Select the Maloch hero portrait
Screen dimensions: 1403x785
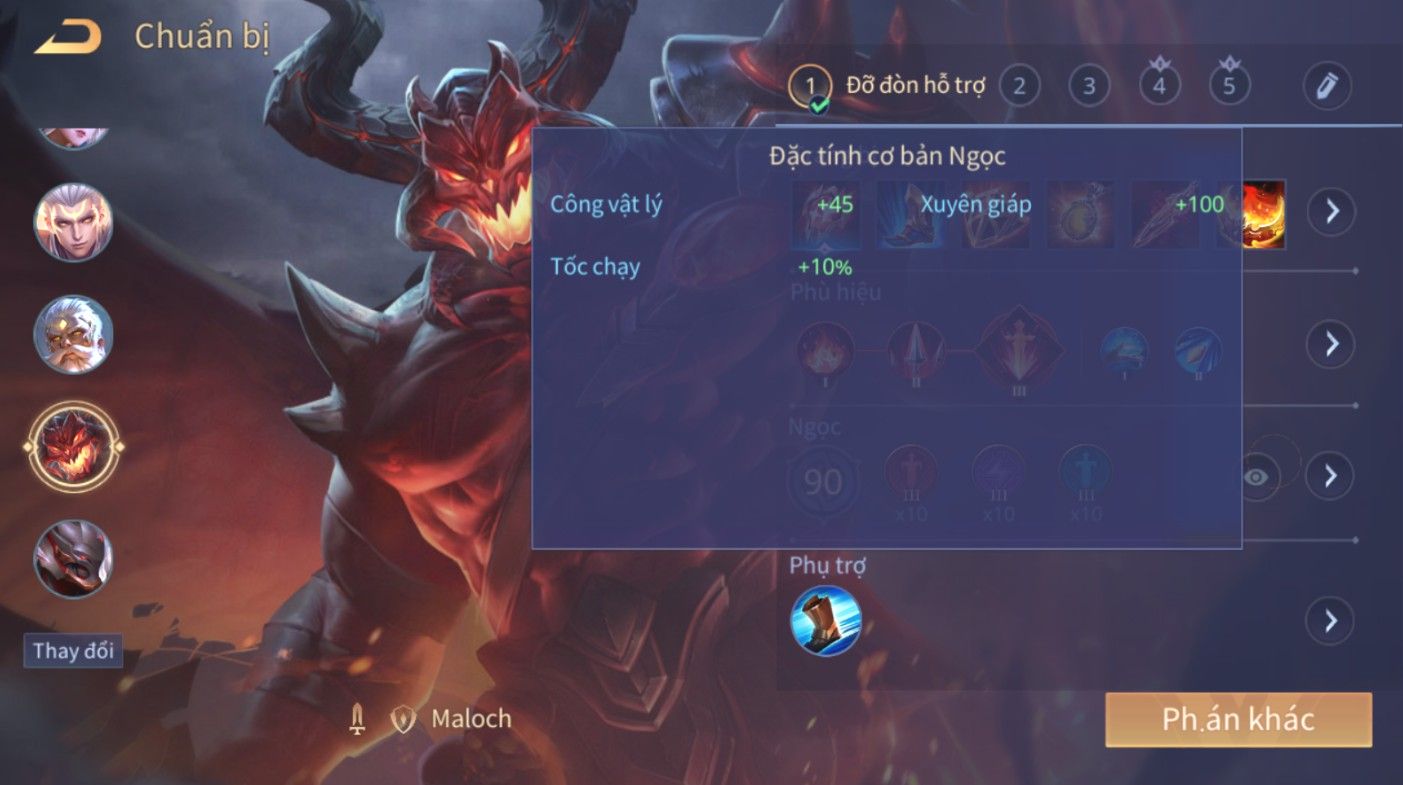coord(73,446)
